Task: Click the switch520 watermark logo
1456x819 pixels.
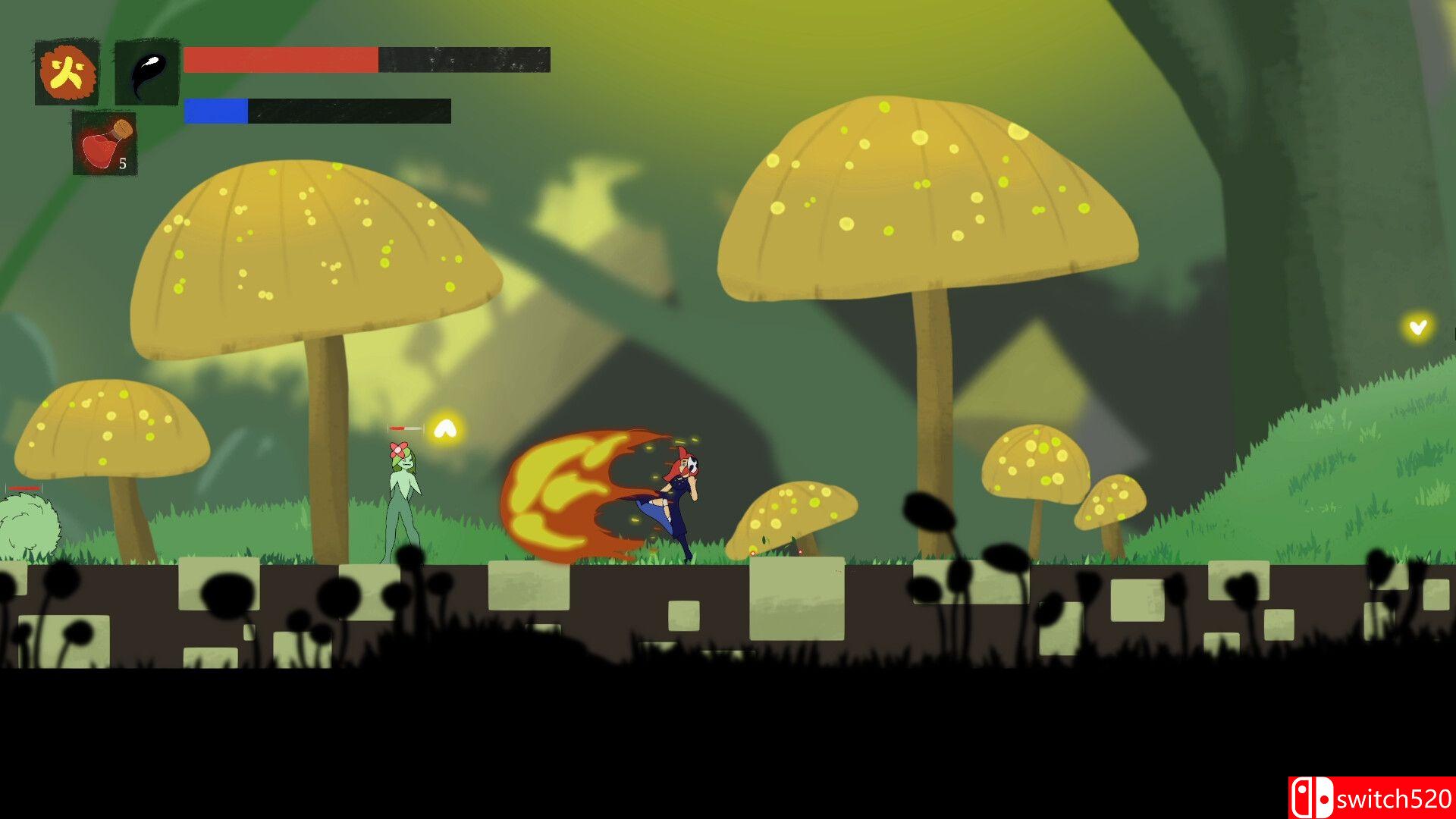Action: [x=1371, y=798]
